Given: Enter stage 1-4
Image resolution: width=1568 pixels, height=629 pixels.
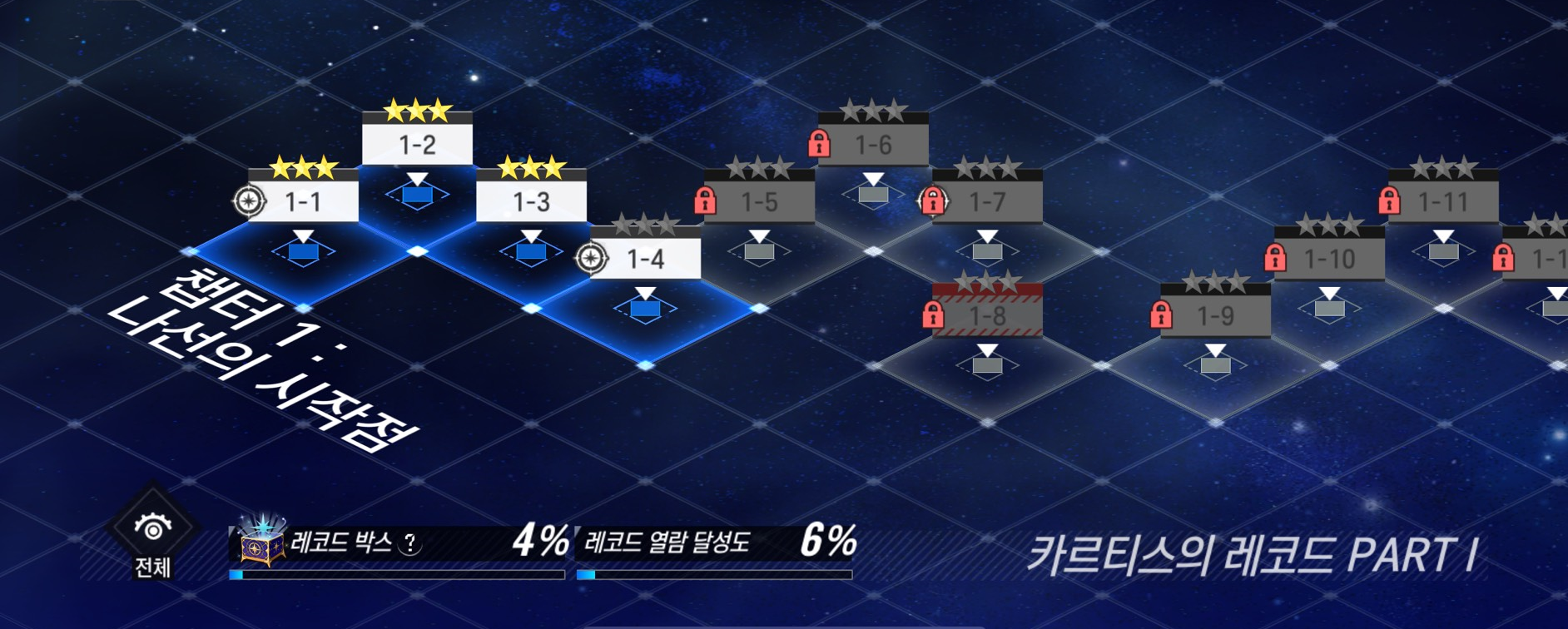Looking at the screenshot, I should [x=645, y=260].
